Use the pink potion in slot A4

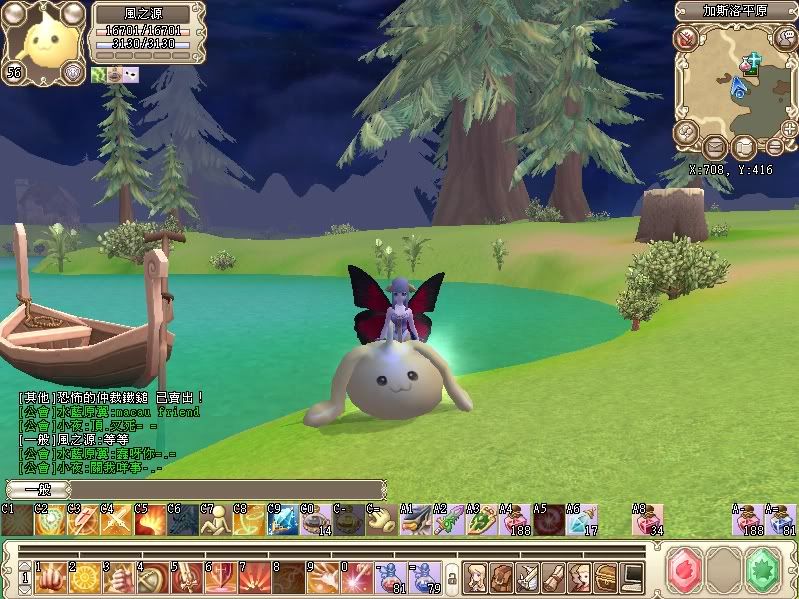point(515,520)
